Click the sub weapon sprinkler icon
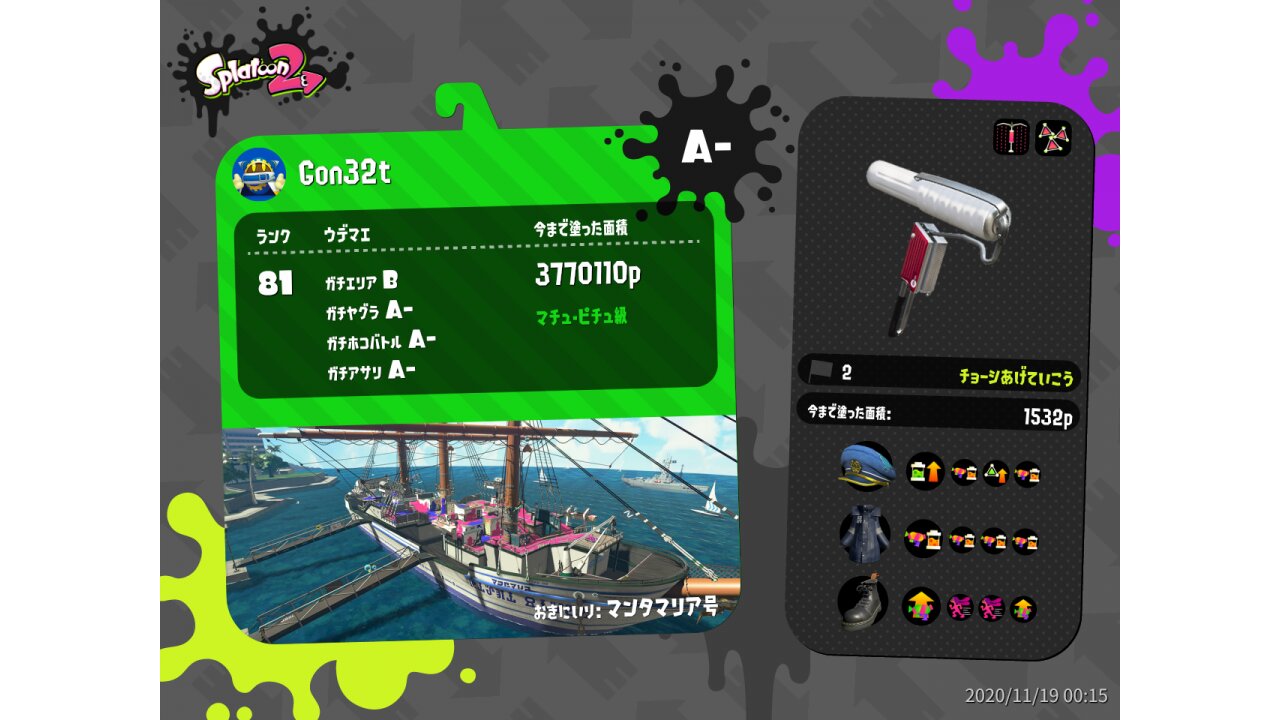Viewport: 1280px width, 720px height. (1011, 137)
